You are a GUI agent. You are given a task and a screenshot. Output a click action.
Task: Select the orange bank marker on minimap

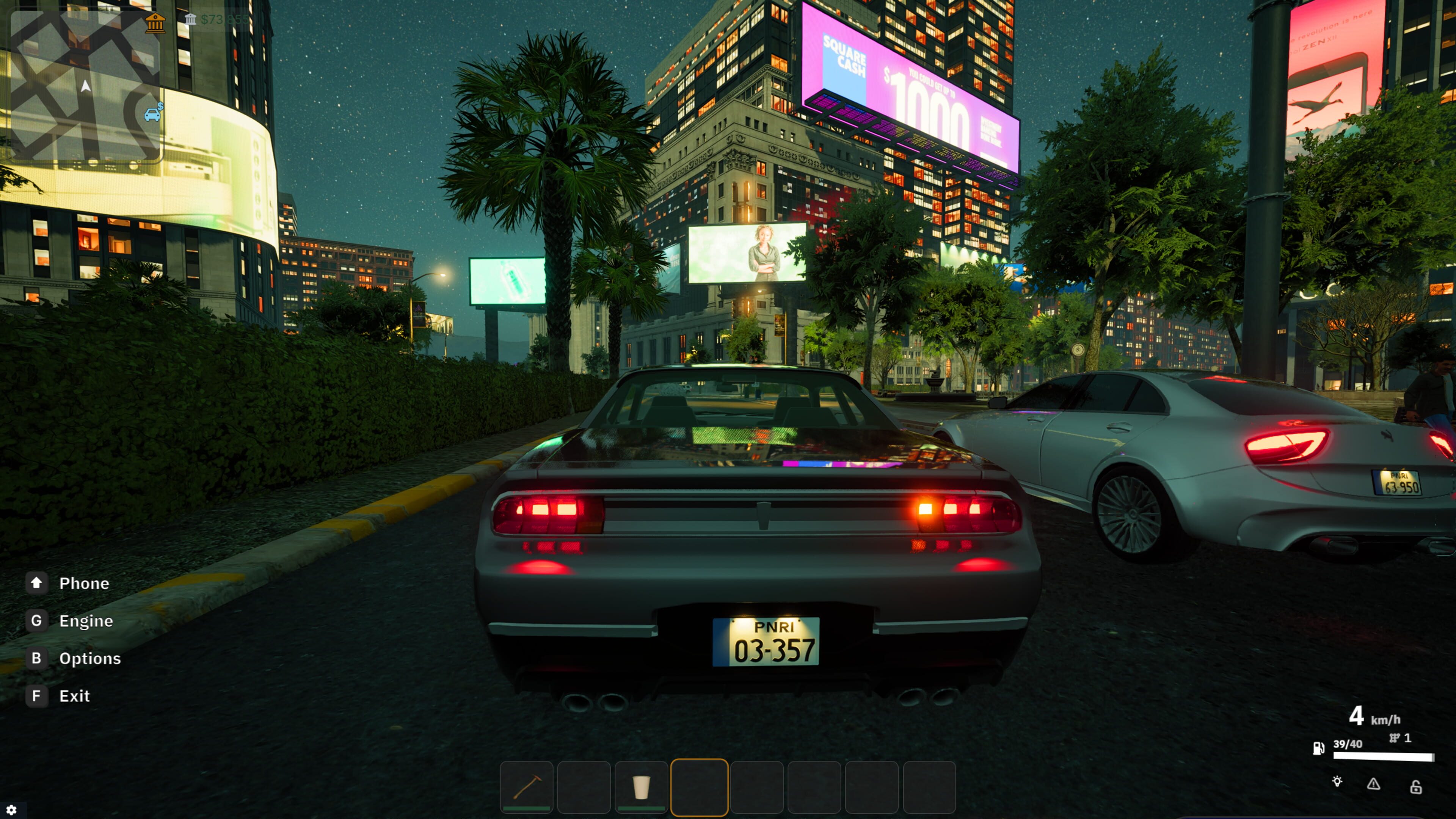pyautogui.click(x=155, y=23)
